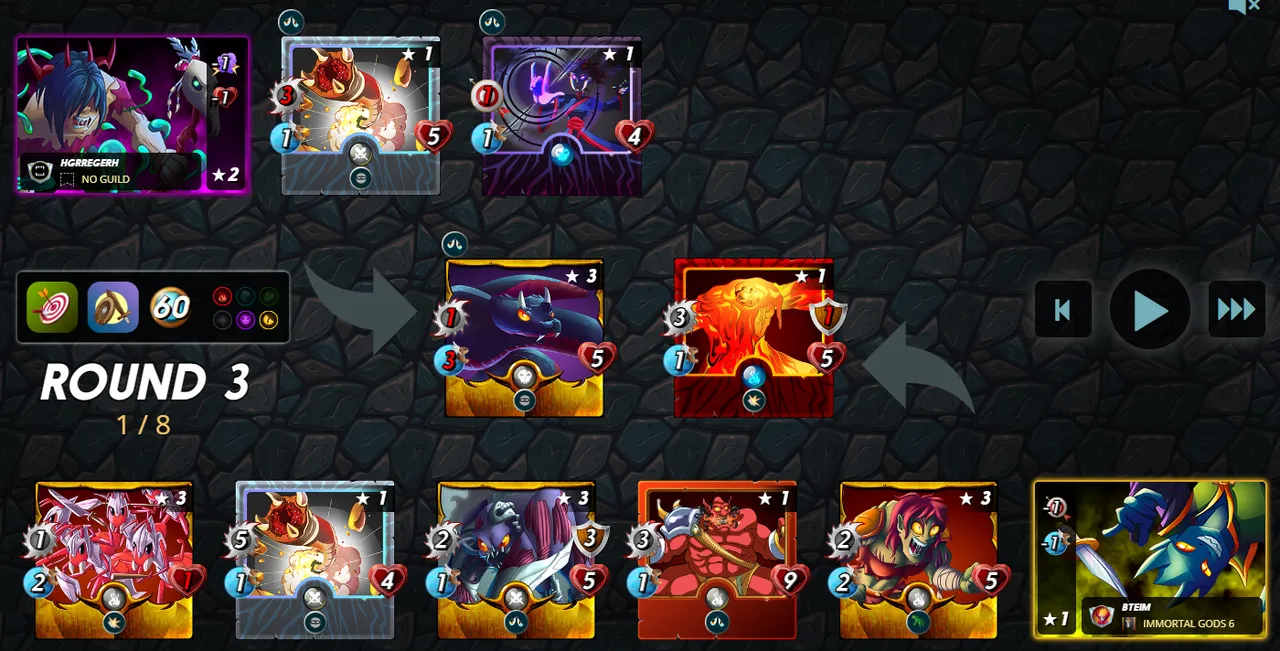Select BTEIM's summoner card
The image size is (1280, 651).
coord(1150,558)
